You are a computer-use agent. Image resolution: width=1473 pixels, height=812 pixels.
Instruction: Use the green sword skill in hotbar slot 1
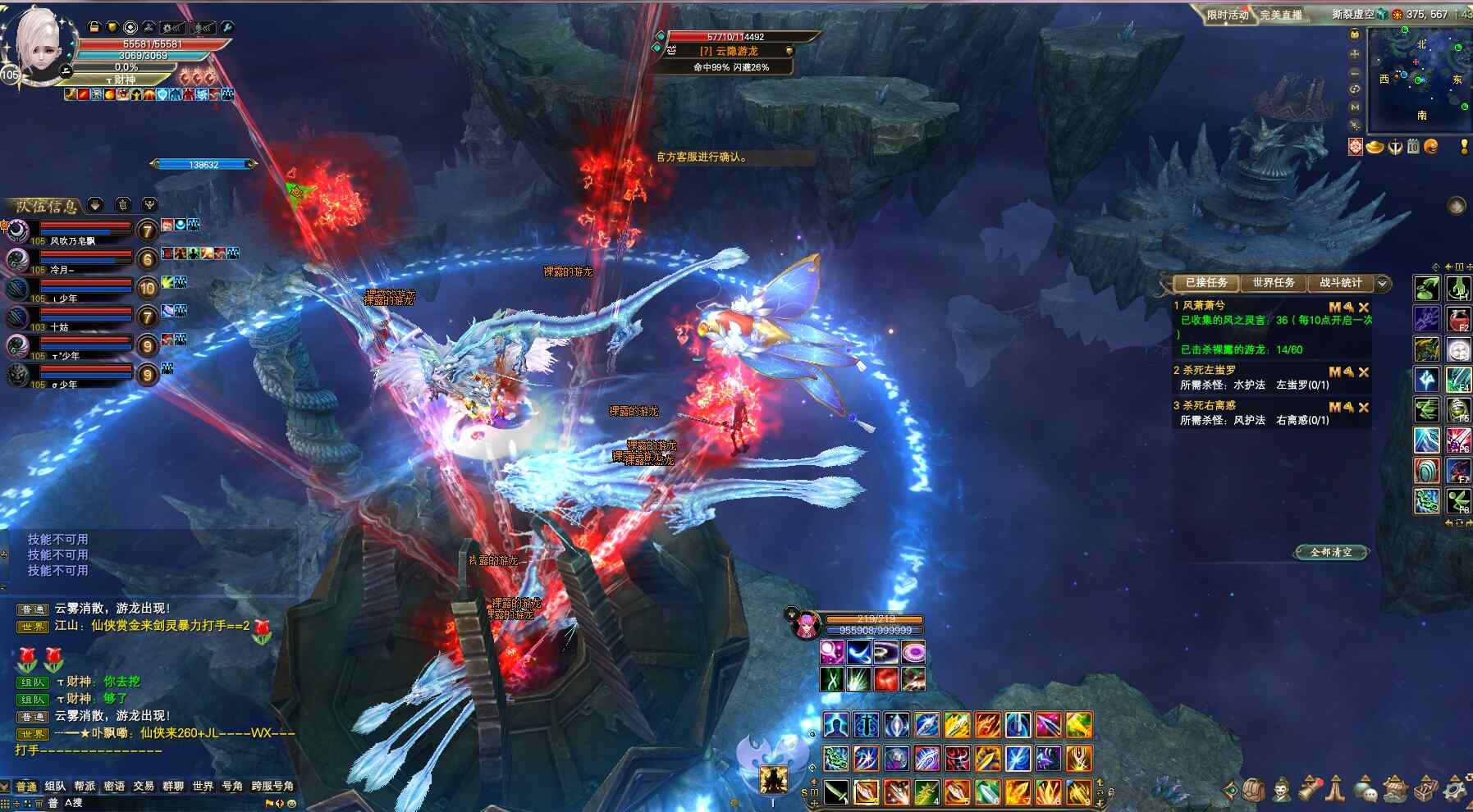(x=836, y=792)
